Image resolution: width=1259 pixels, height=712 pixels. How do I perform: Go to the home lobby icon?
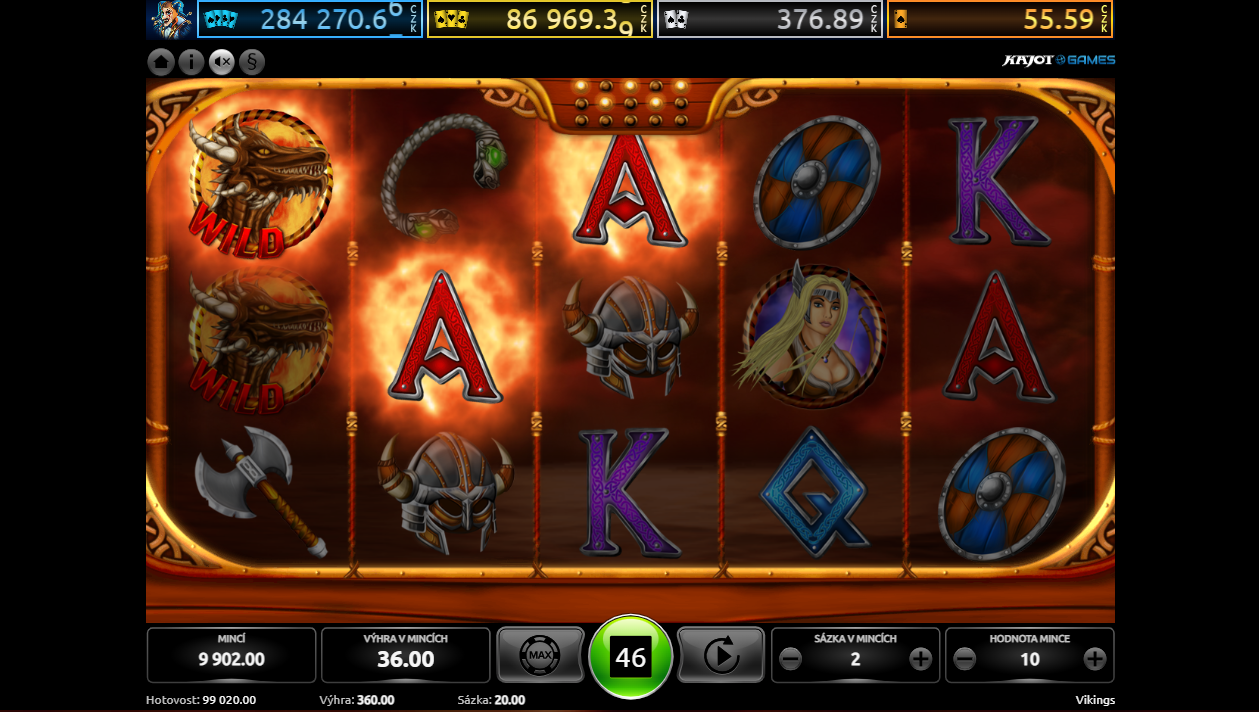click(161, 62)
